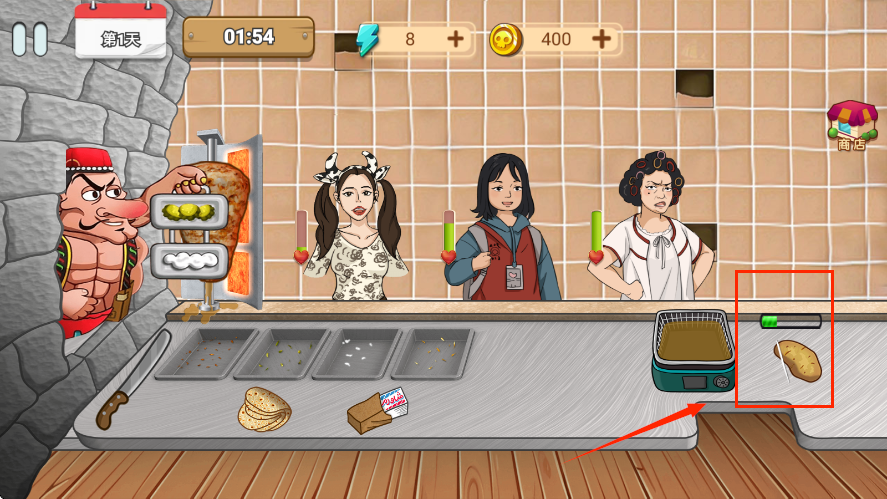Screen dimensions: 887x499
Task: Add more gold coins
Action: (601, 39)
